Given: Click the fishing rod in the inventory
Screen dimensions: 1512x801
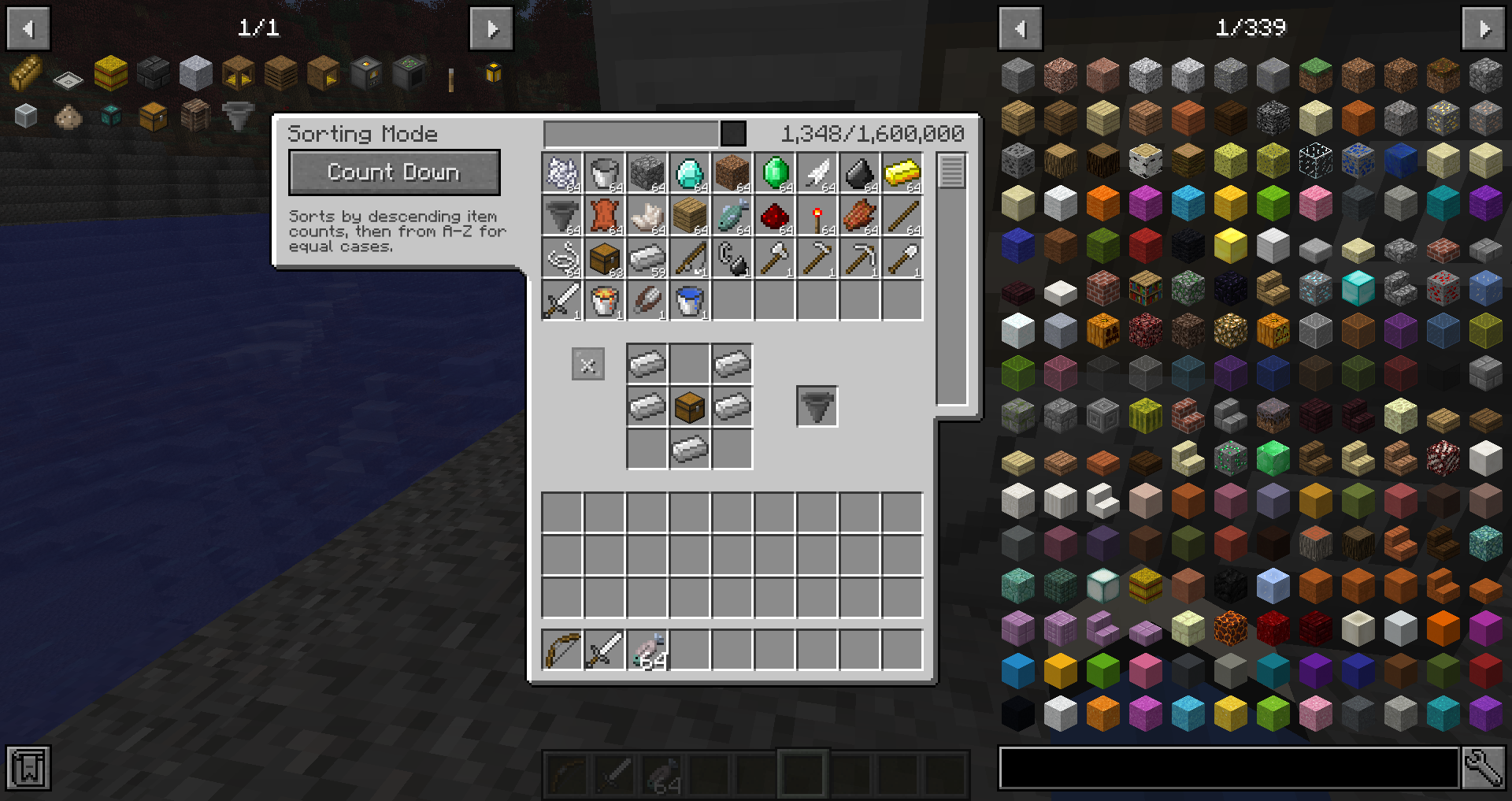Looking at the screenshot, I should (690, 257).
